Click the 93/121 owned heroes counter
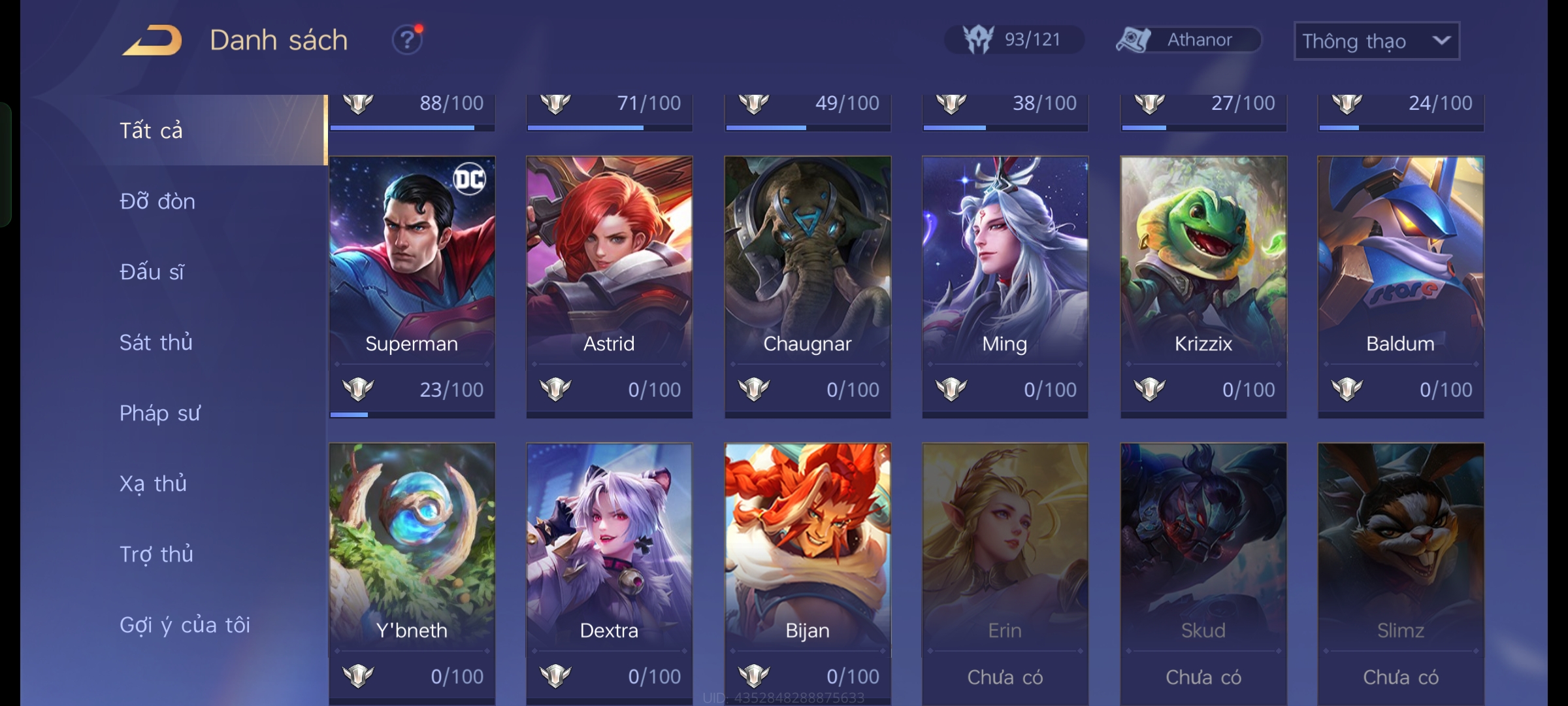The width and height of the screenshot is (1568, 706). (1014, 41)
